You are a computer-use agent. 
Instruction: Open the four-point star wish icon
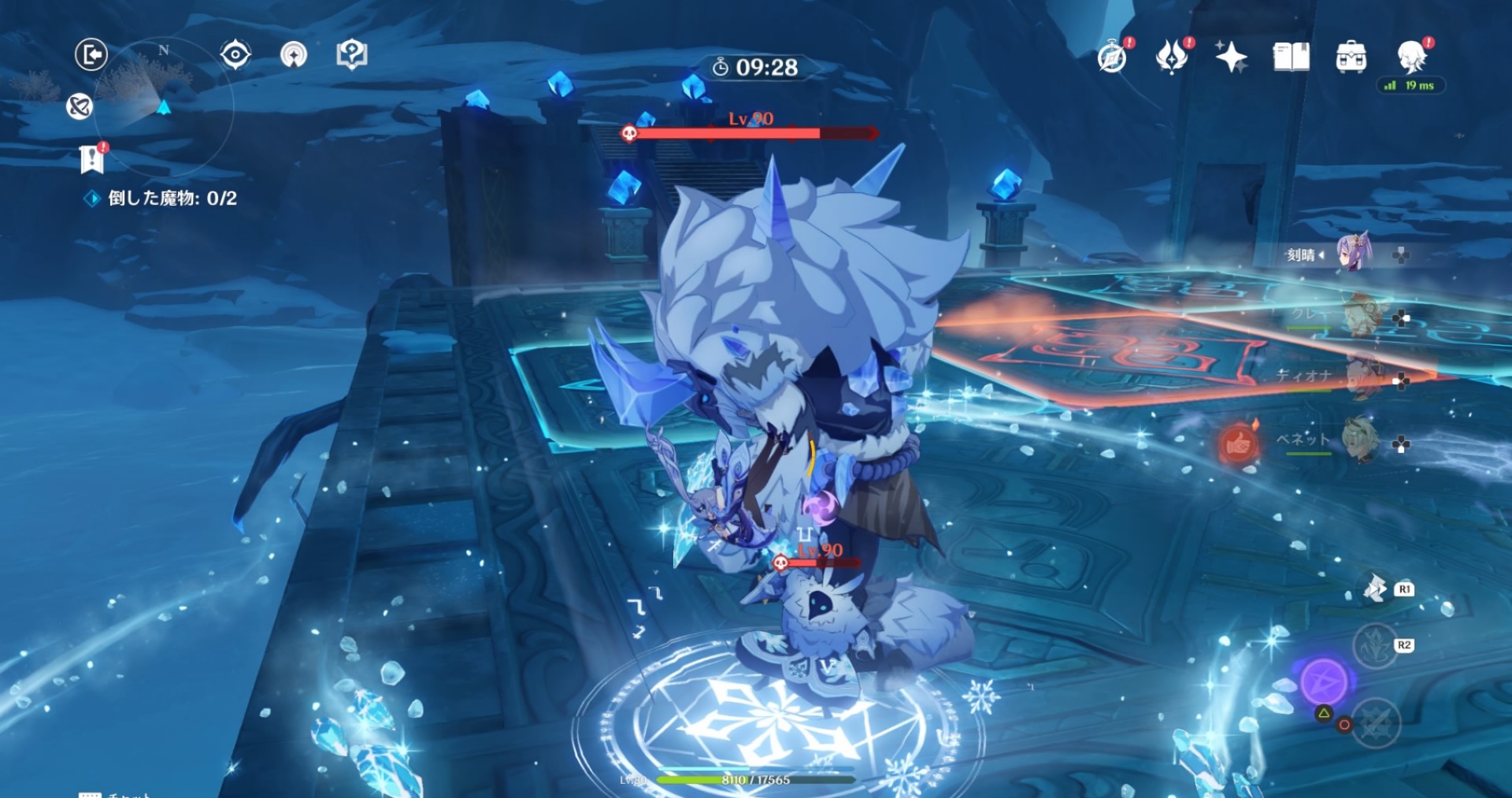pyautogui.click(x=1231, y=58)
